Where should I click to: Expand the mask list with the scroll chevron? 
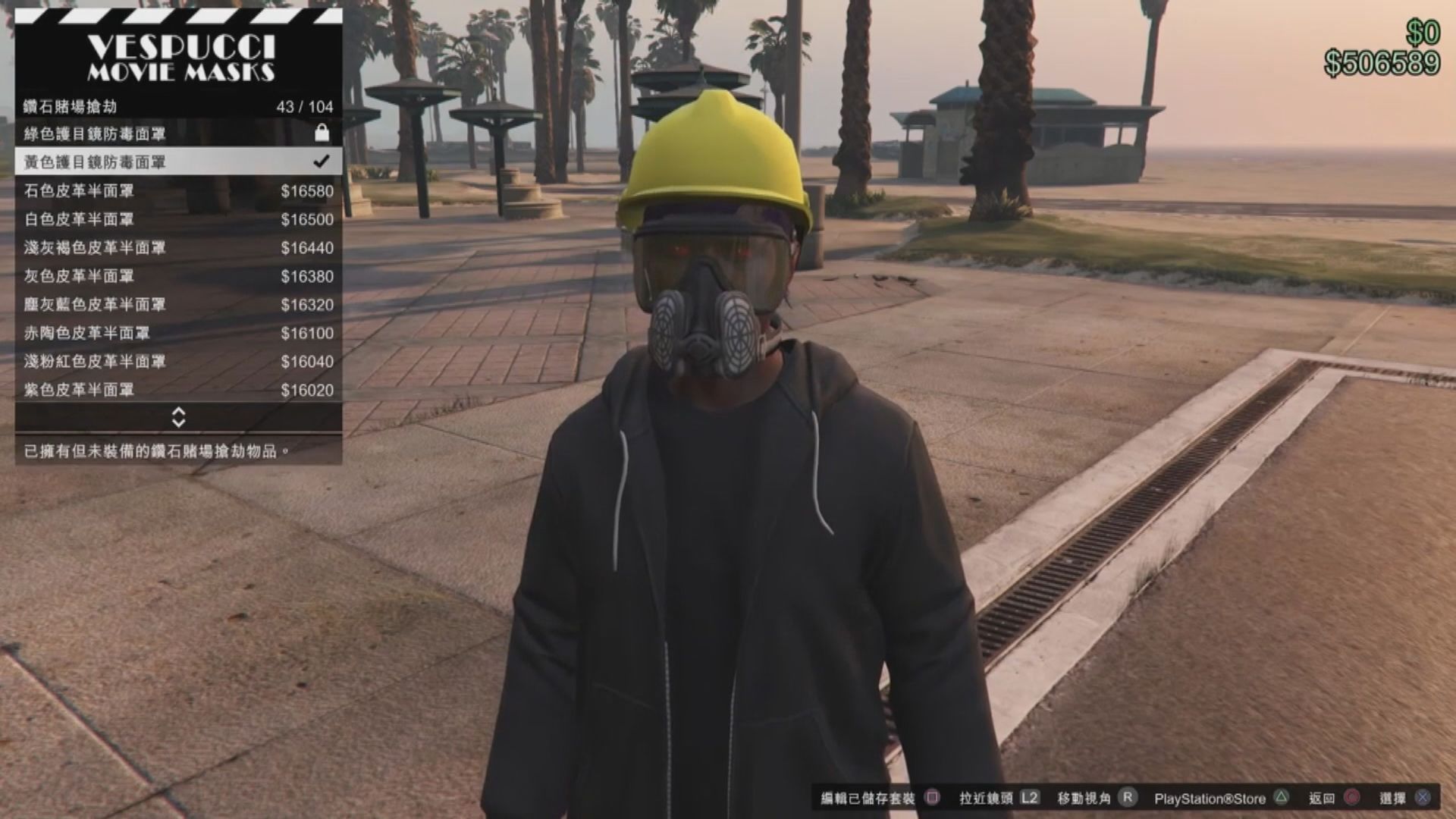click(x=179, y=418)
